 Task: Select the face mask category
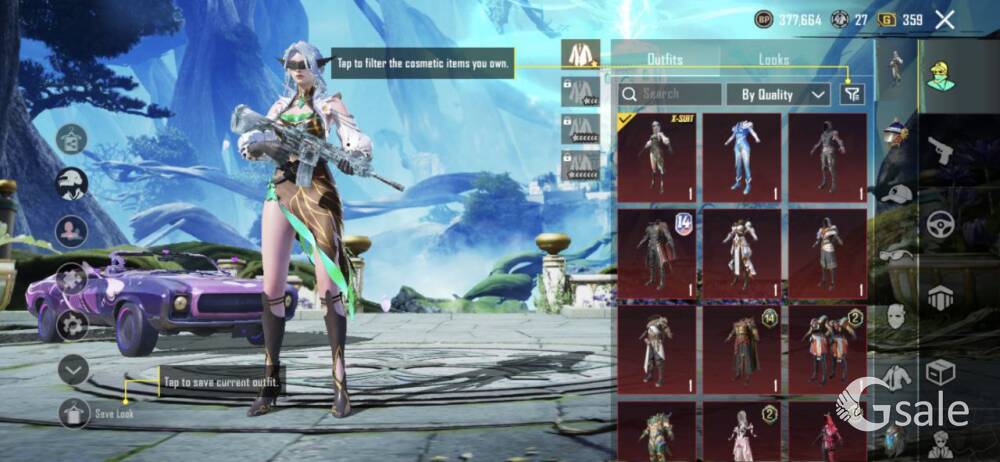pyautogui.click(x=896, y=316)
